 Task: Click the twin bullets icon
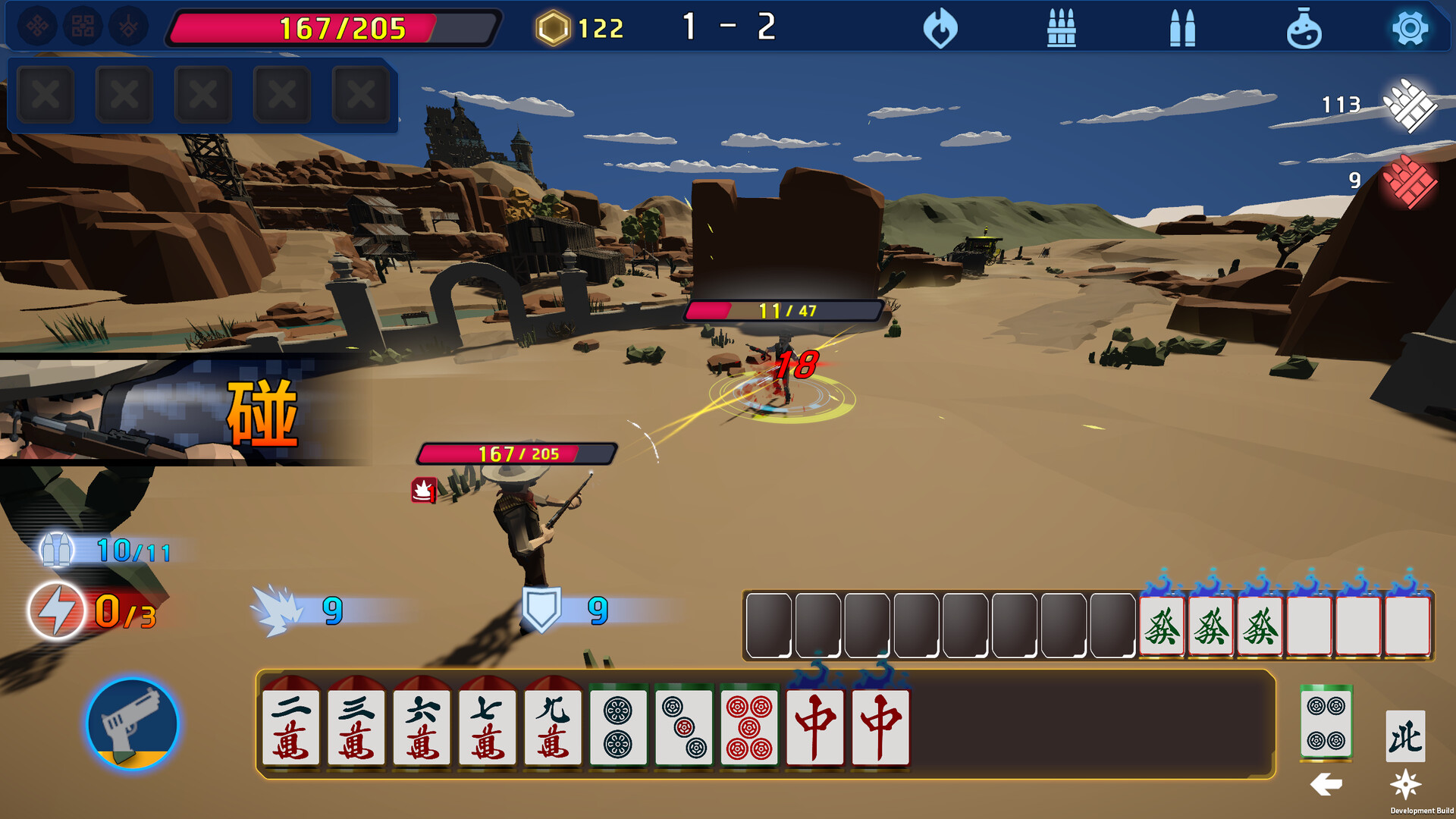1182,29
